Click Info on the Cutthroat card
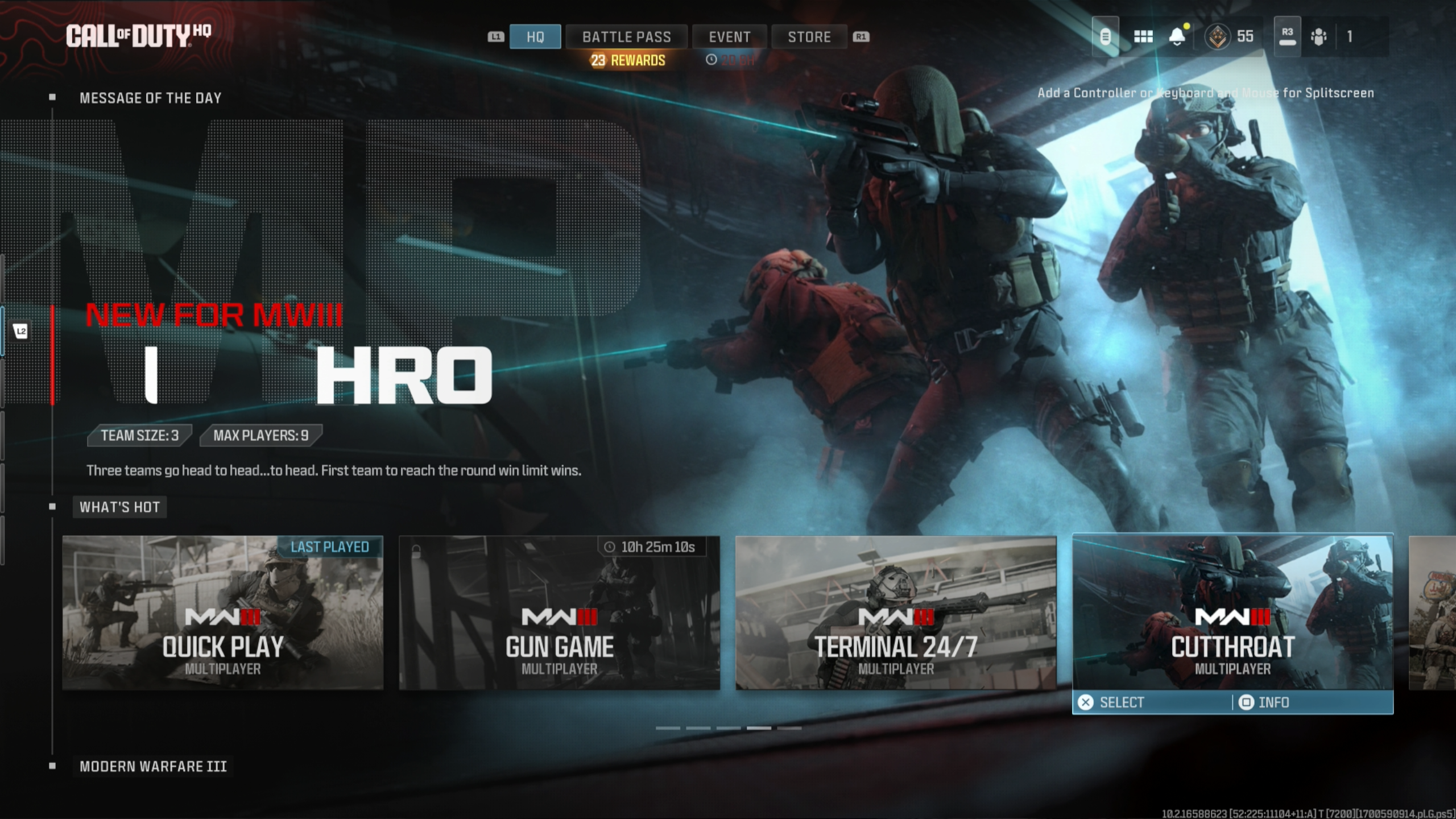Viewport: 1456px width, 819px height. click(x=1264, y=702)
